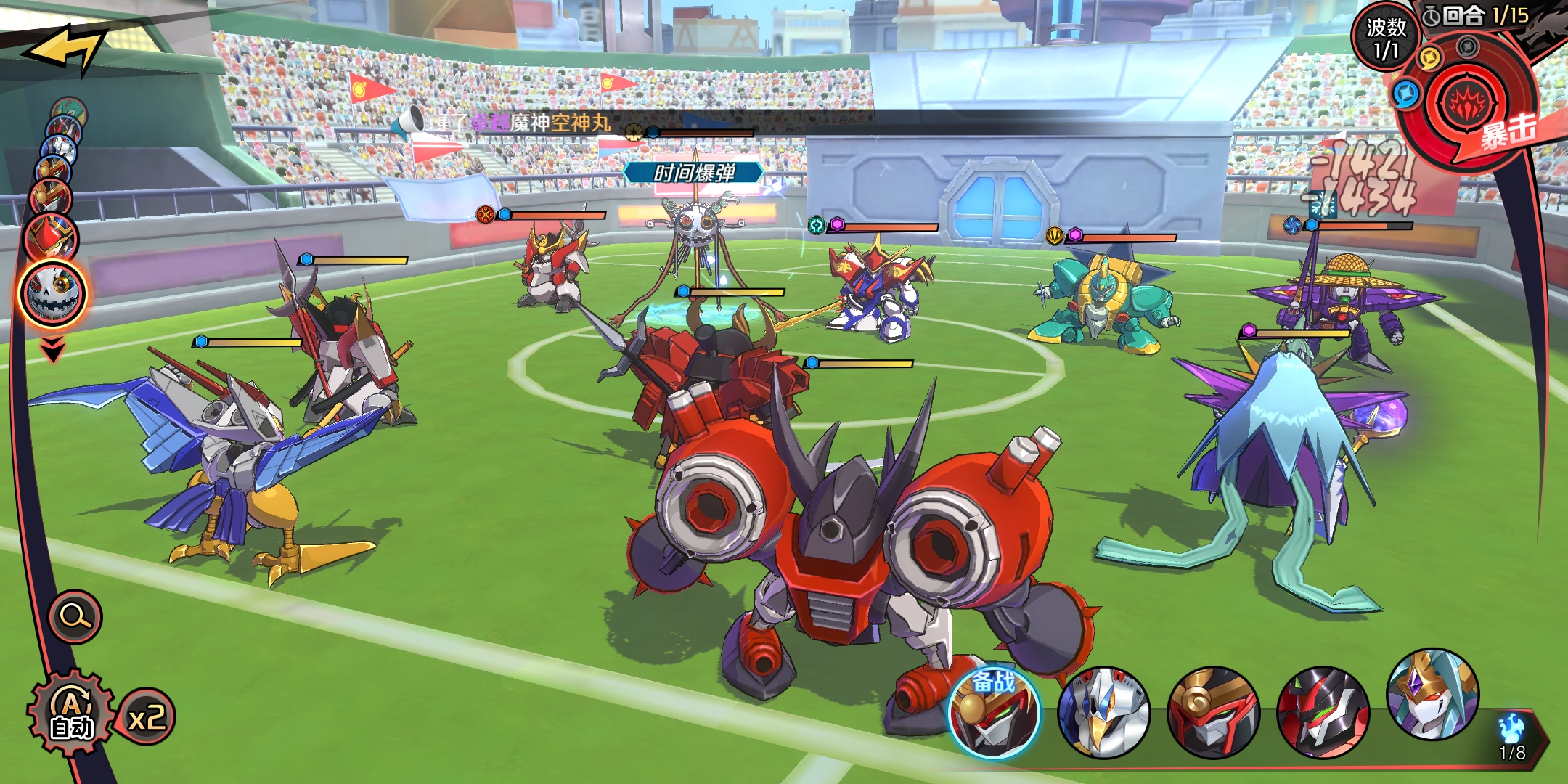
Task: Select the glowing skull turn-order portrait
Action: (52, 294)
